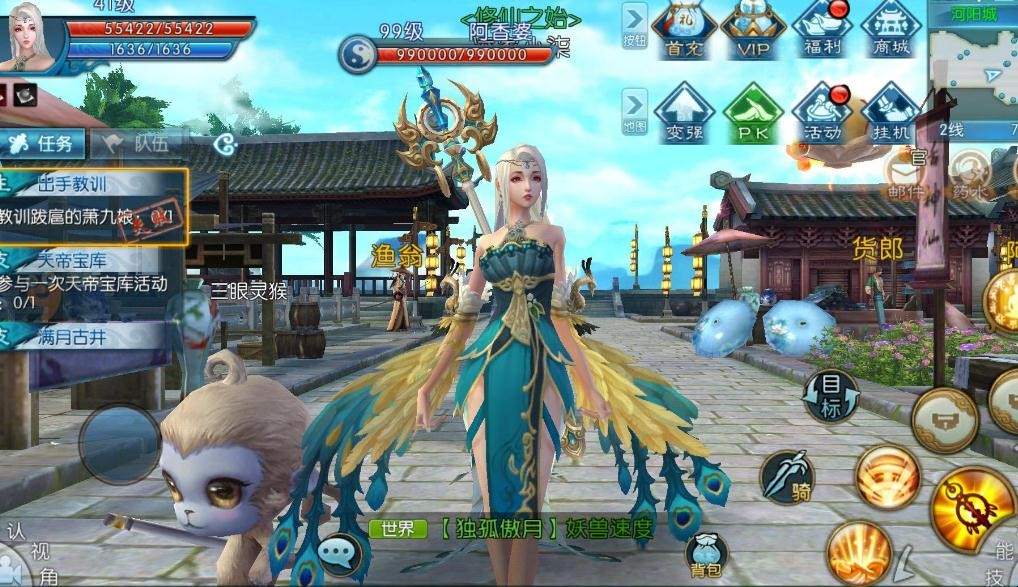Open the 邮件 mail icon
The height and width of the screenshot is (587, 1018).
coord(904,176)
